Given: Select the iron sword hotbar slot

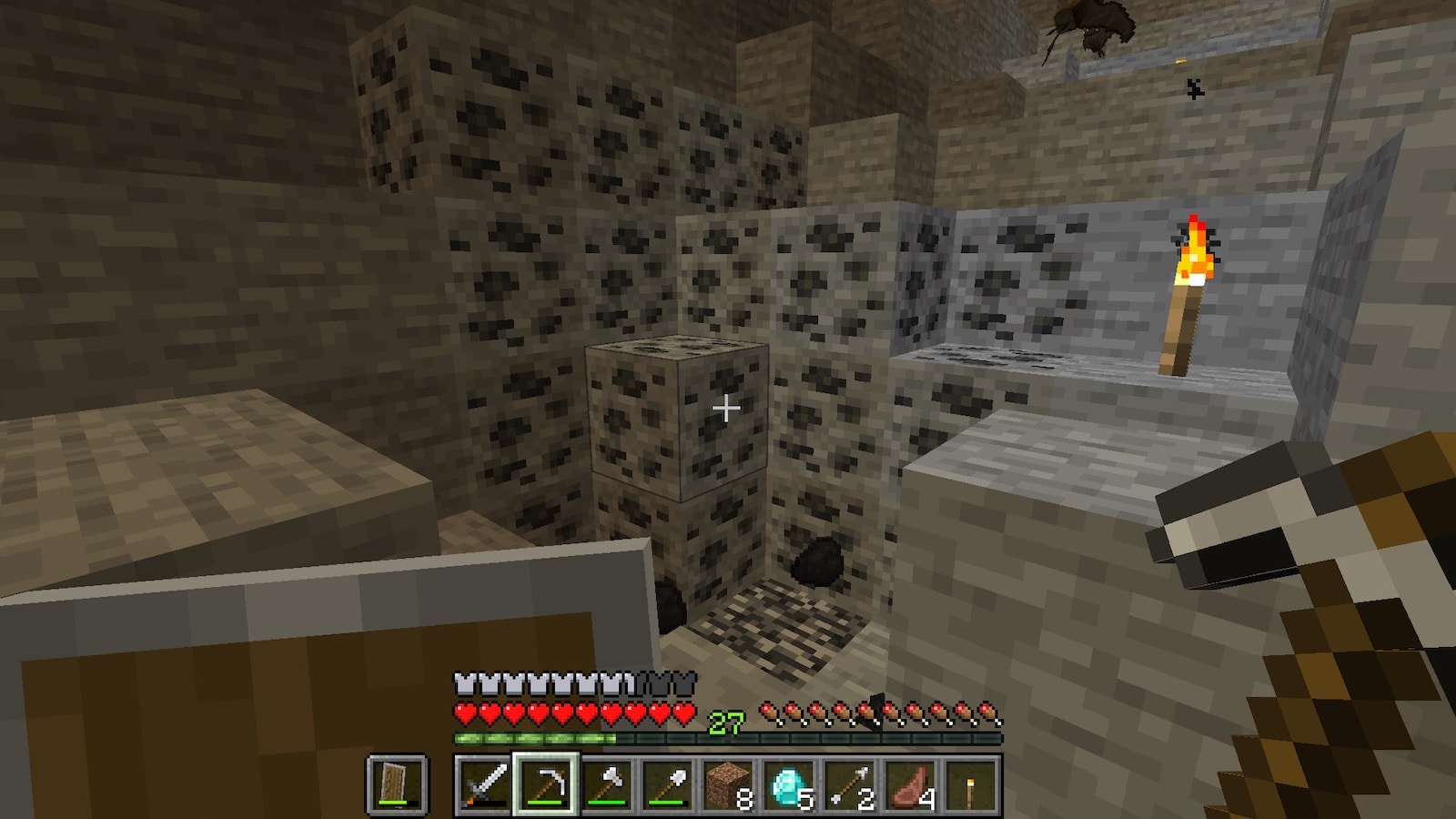Looking at the screenshot, I should 484,784.
